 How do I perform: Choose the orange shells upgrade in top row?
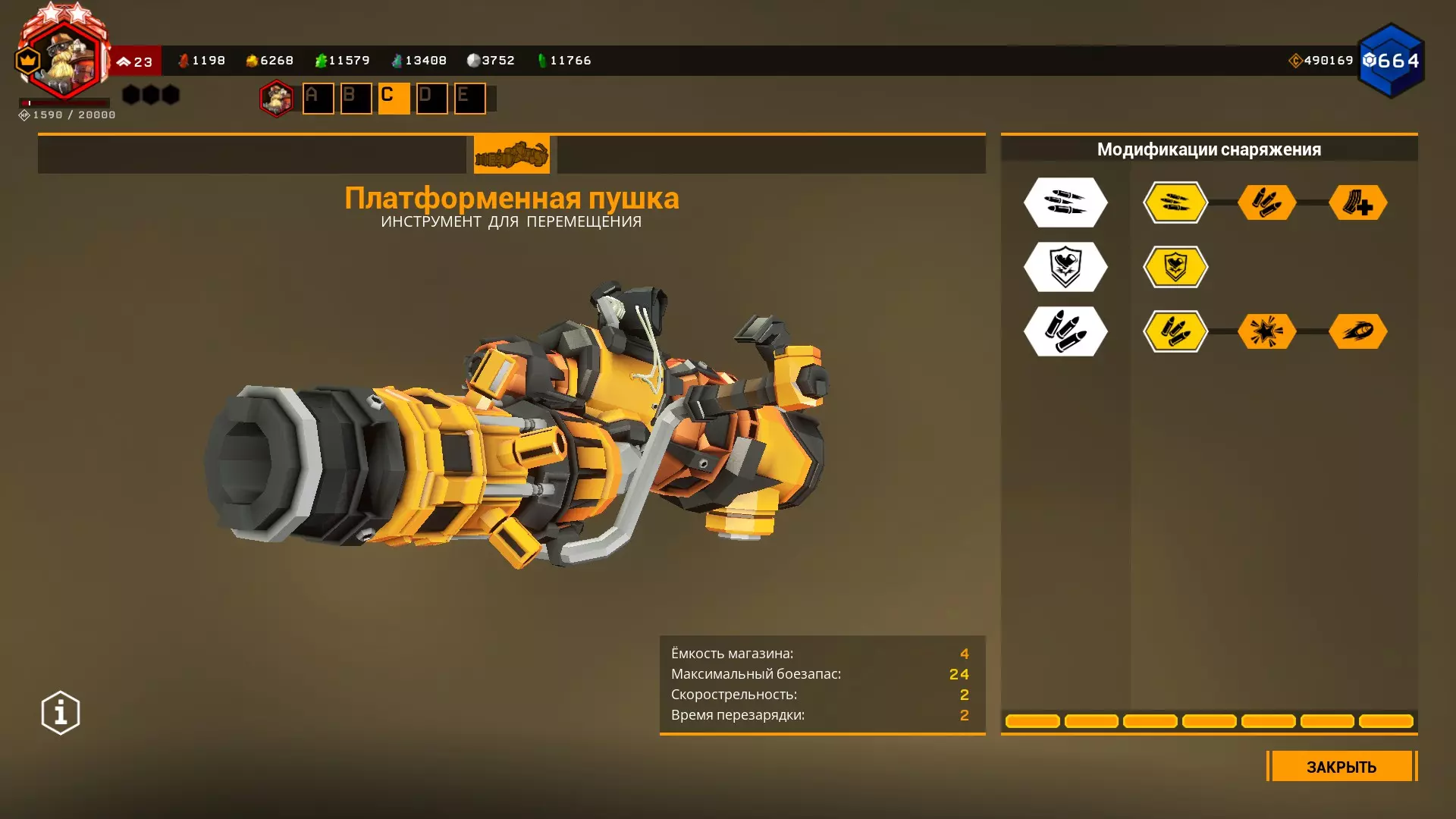point(1266,202)
